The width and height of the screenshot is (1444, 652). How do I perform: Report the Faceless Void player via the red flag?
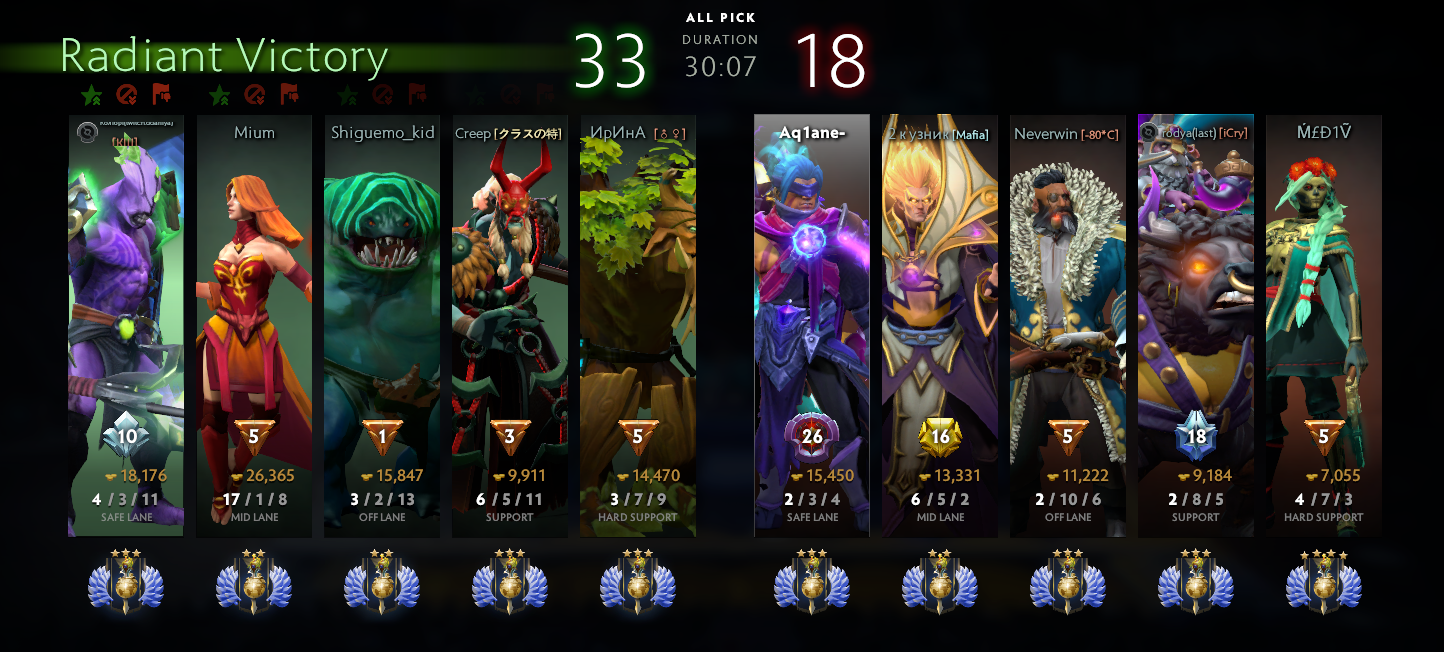point(162,95)
